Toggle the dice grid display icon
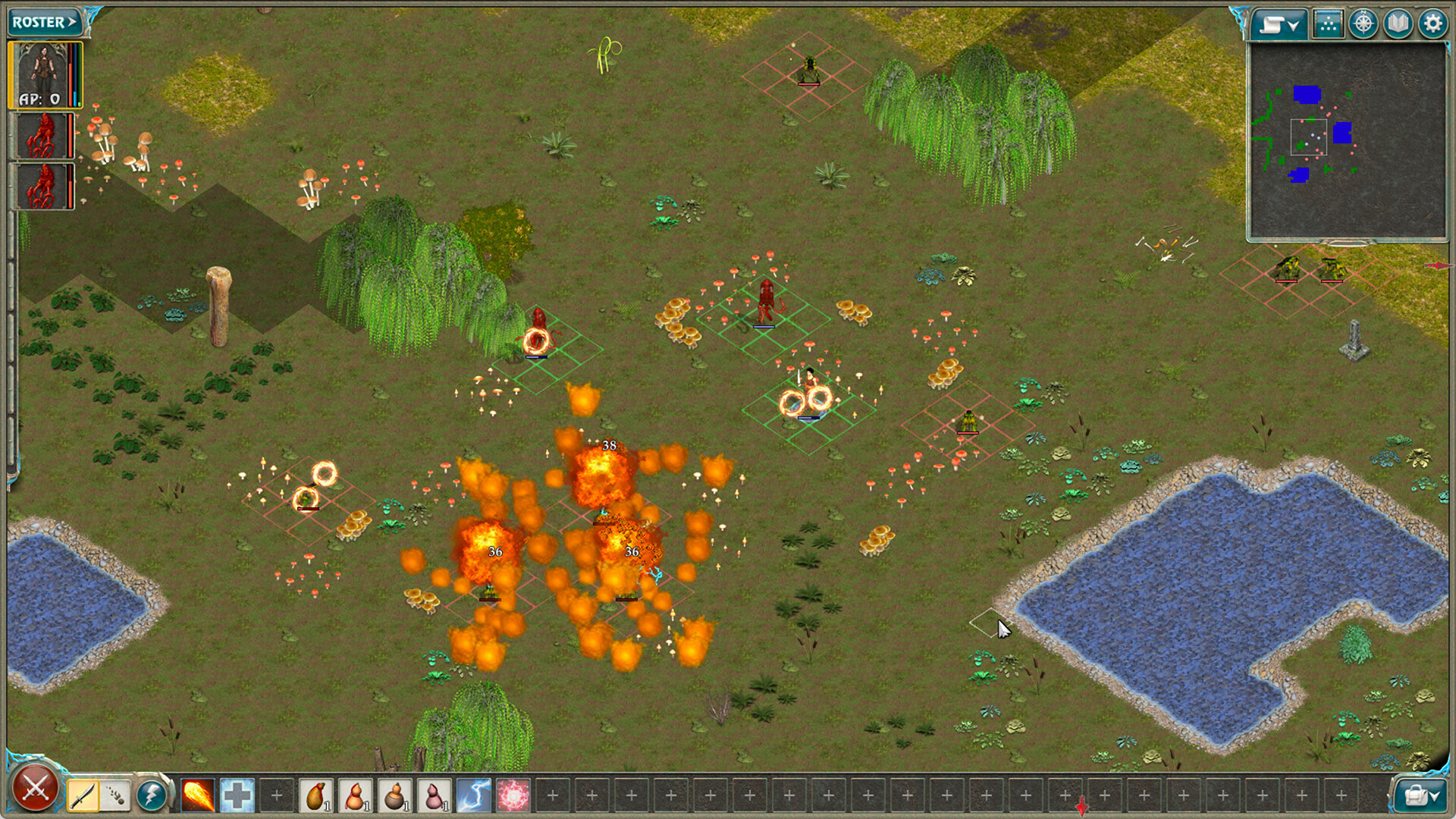Viewport: 1456px width, 819px height. pos(1328,23)
